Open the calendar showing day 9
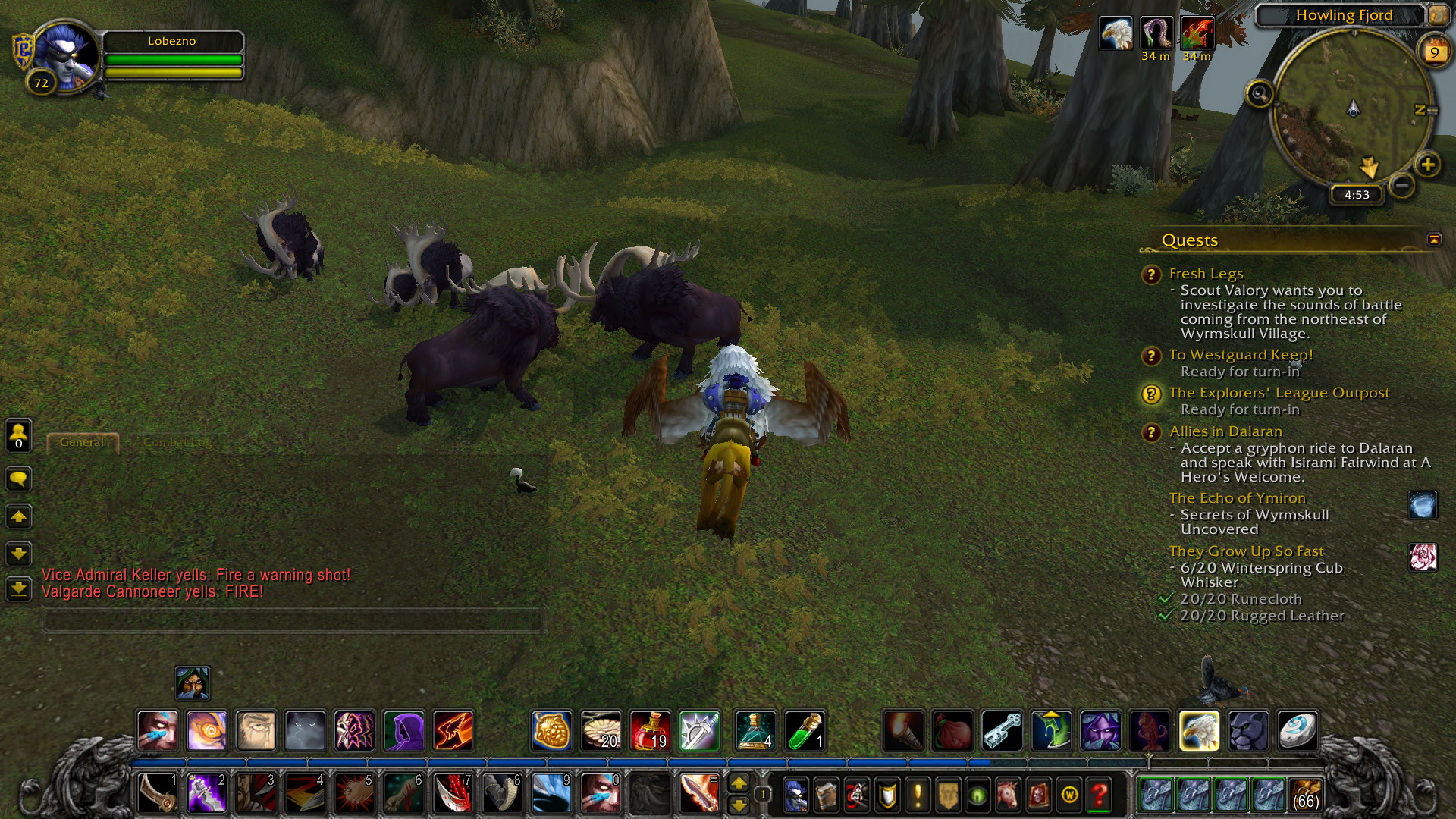This screenshot has height=819, width=1456. (1434, 52)
